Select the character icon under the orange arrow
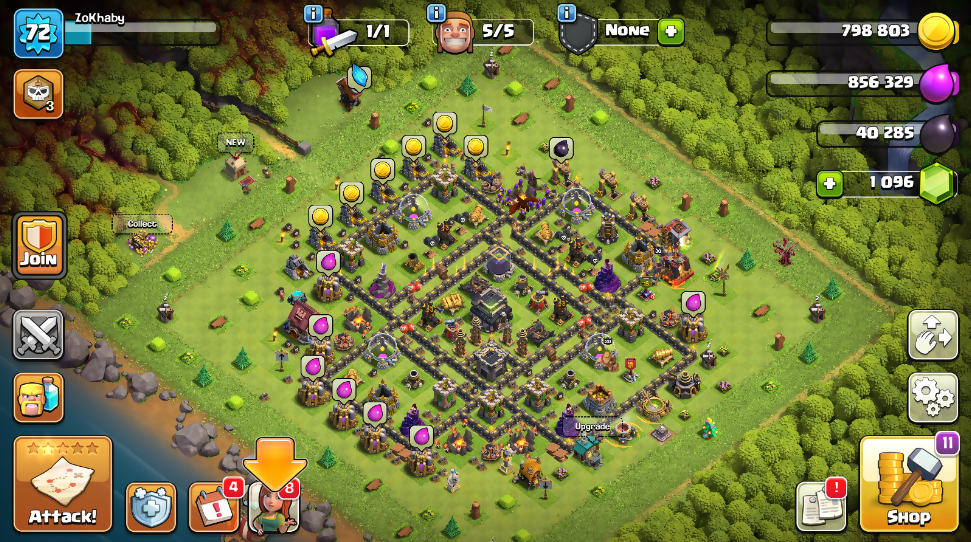The image size is (971, 542). click(x=273, y=507)
